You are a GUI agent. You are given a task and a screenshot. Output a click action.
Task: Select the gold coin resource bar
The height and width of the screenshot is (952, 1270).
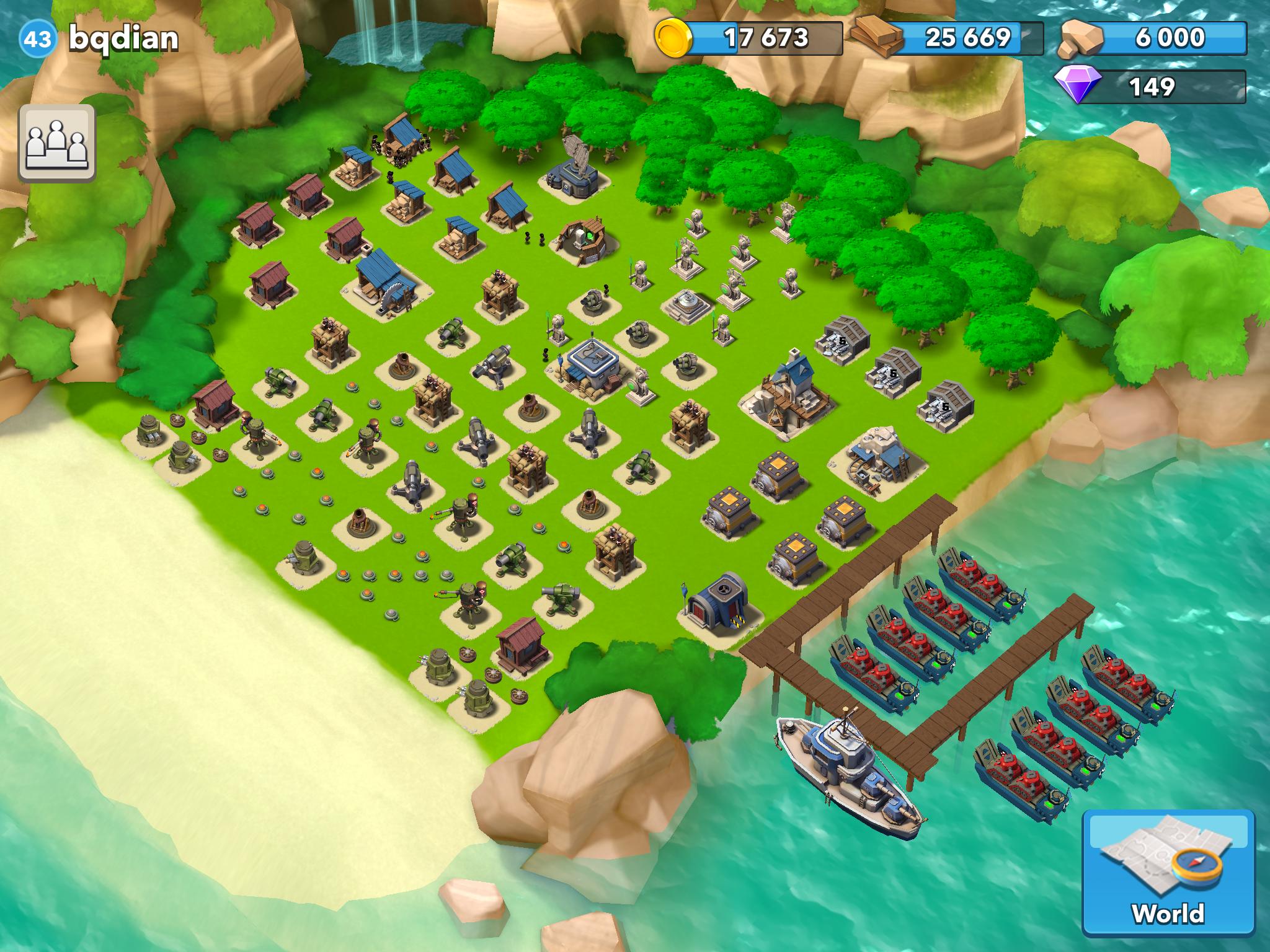point(750,38)
